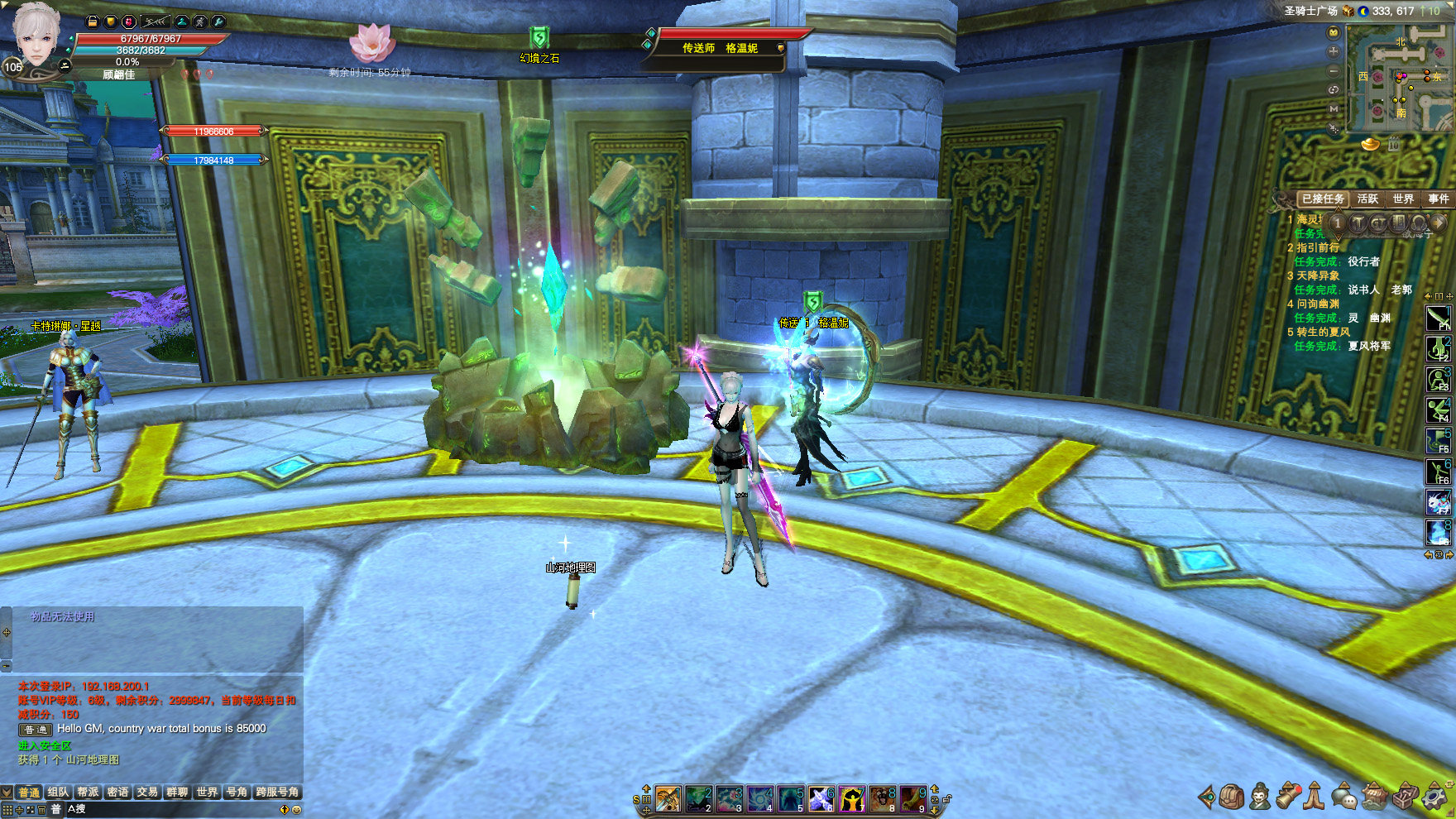This screenshot has width=1456, height=819.
Task: Open the chat emoji smiley button
Action: (x=297, y=809)
